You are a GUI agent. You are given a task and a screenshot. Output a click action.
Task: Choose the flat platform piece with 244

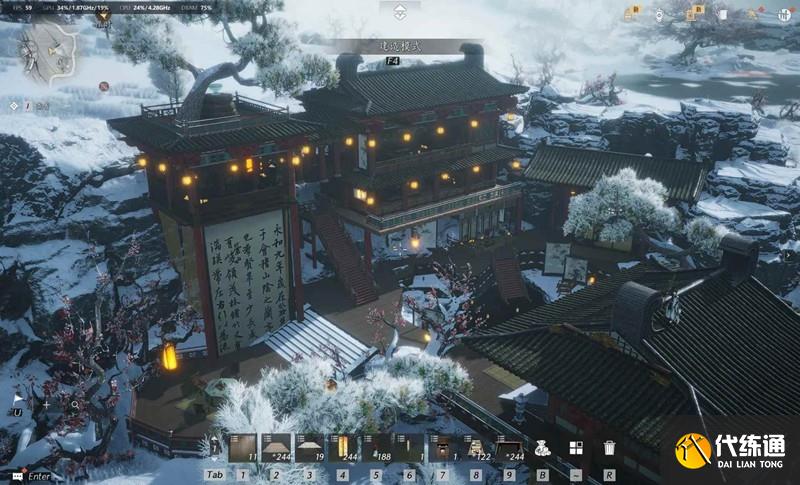click(x=276, y=447)
